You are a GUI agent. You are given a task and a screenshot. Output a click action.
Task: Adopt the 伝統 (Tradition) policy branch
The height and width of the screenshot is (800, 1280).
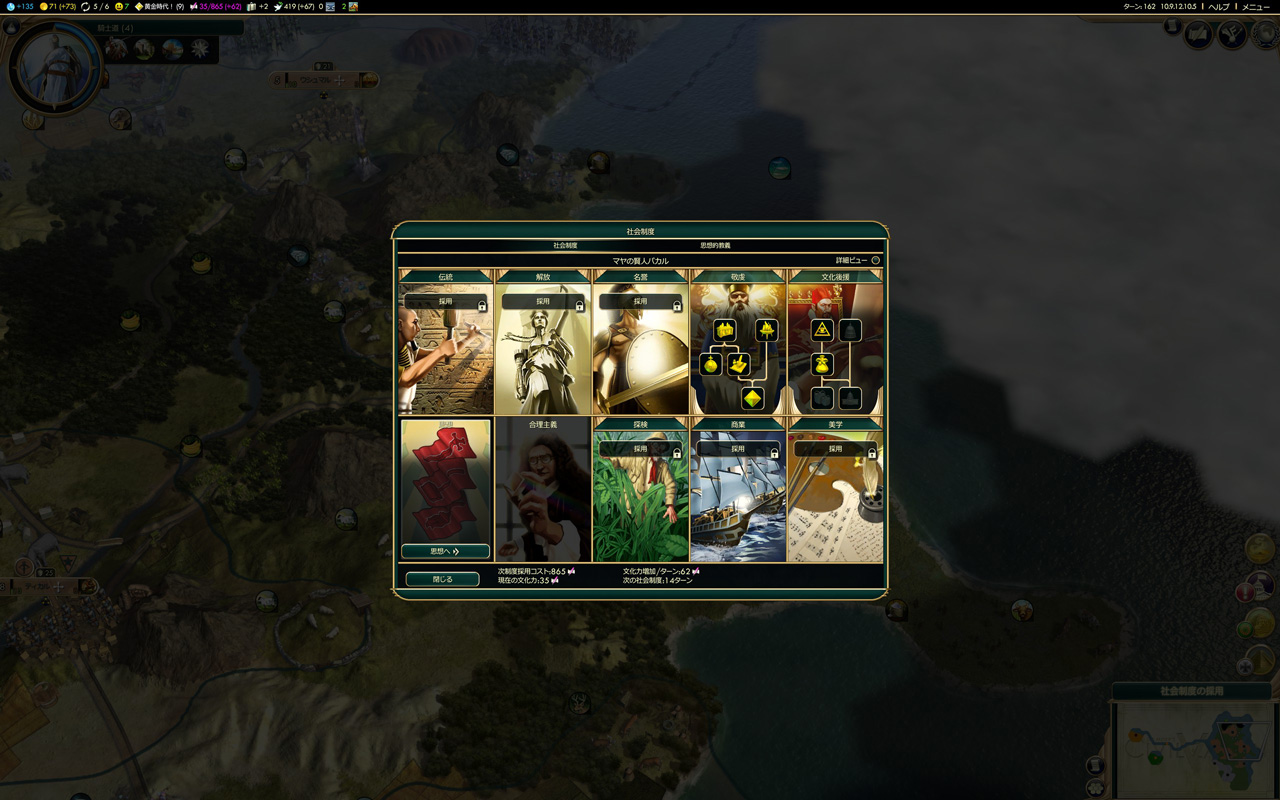(x=445, y=301)
